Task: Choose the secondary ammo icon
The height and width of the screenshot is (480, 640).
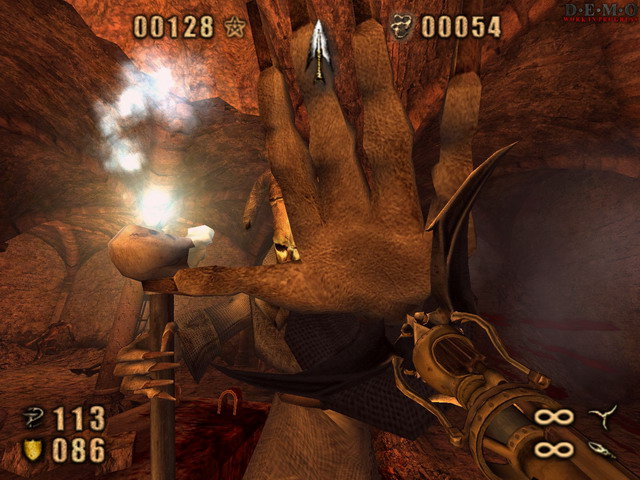Action: click(x=603, y=449)
